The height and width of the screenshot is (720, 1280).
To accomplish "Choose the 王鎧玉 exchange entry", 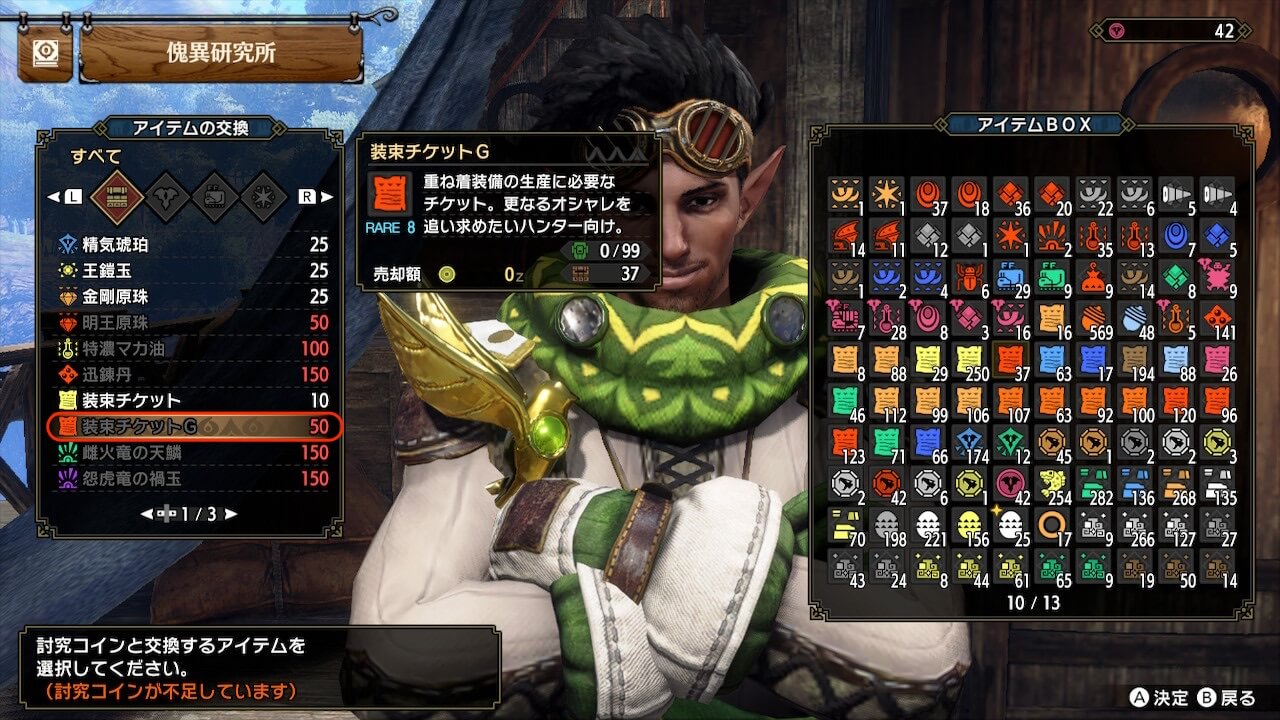I will coord(190,271).
